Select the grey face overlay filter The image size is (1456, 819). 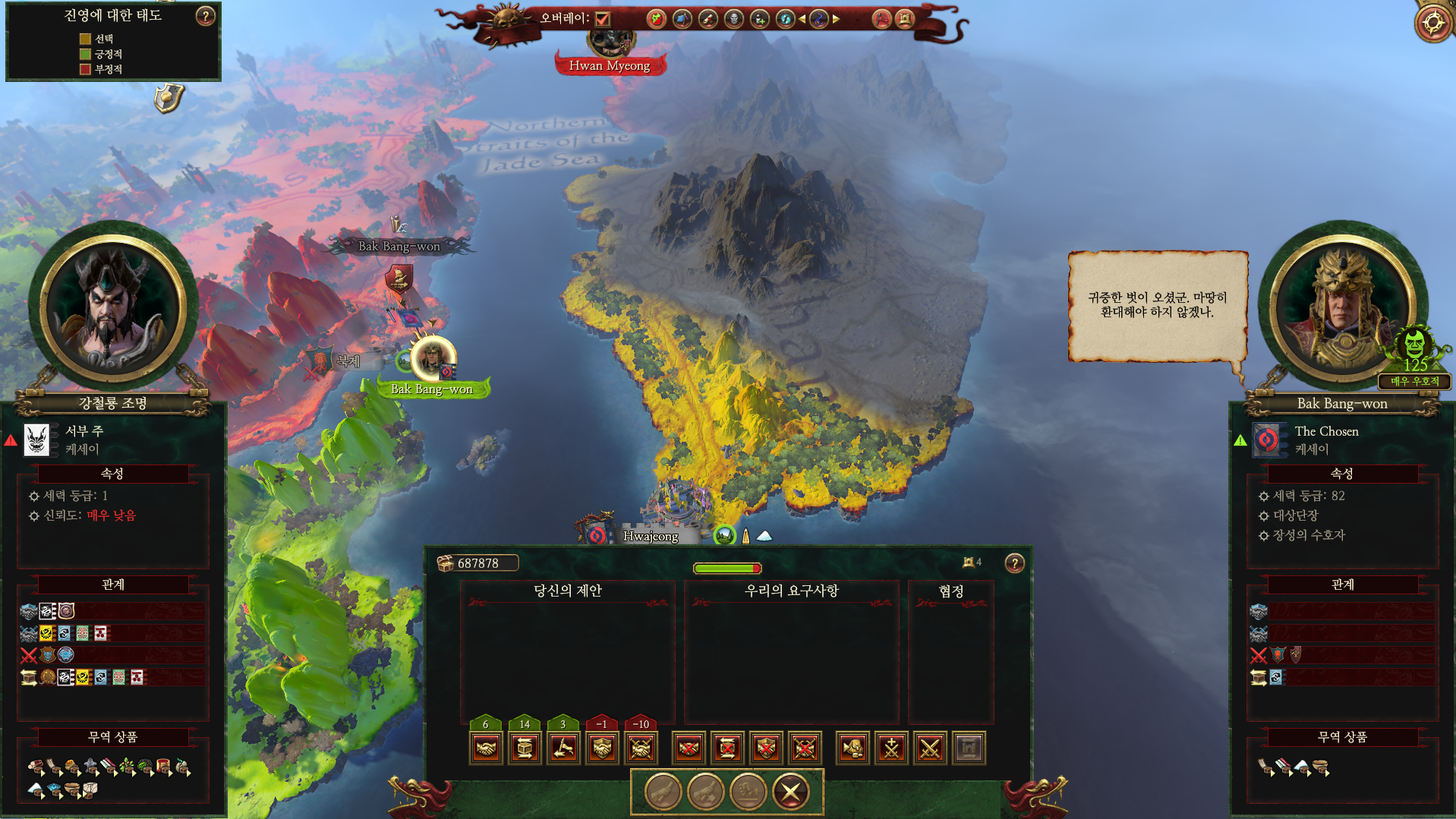[x=734, y=19]
